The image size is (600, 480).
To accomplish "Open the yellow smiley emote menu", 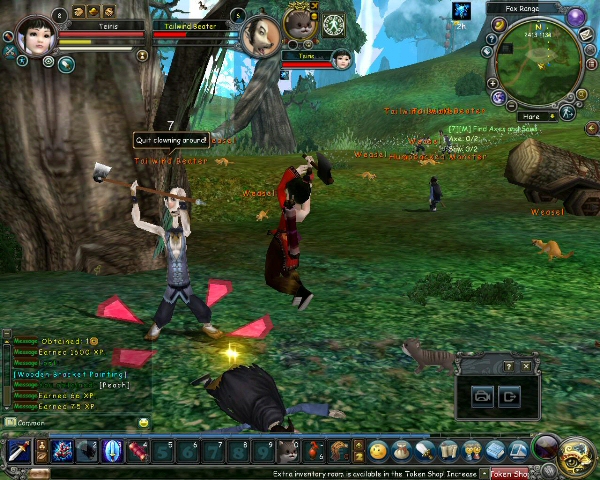I will 378,451.
